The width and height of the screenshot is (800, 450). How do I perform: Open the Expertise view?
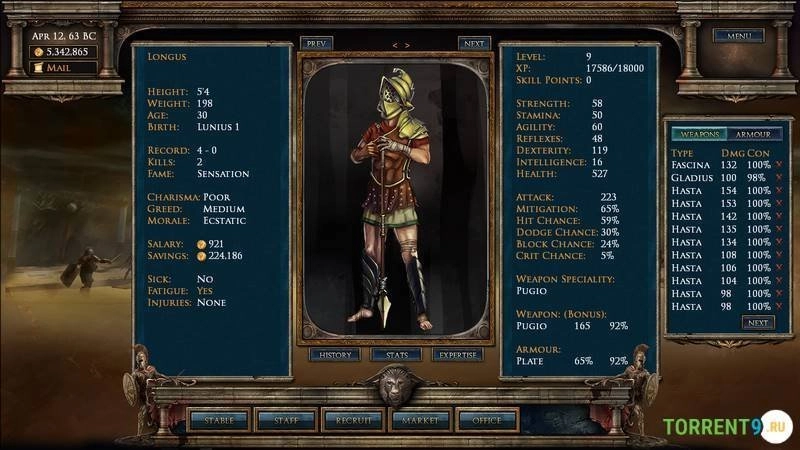click(x=458, y=355)
